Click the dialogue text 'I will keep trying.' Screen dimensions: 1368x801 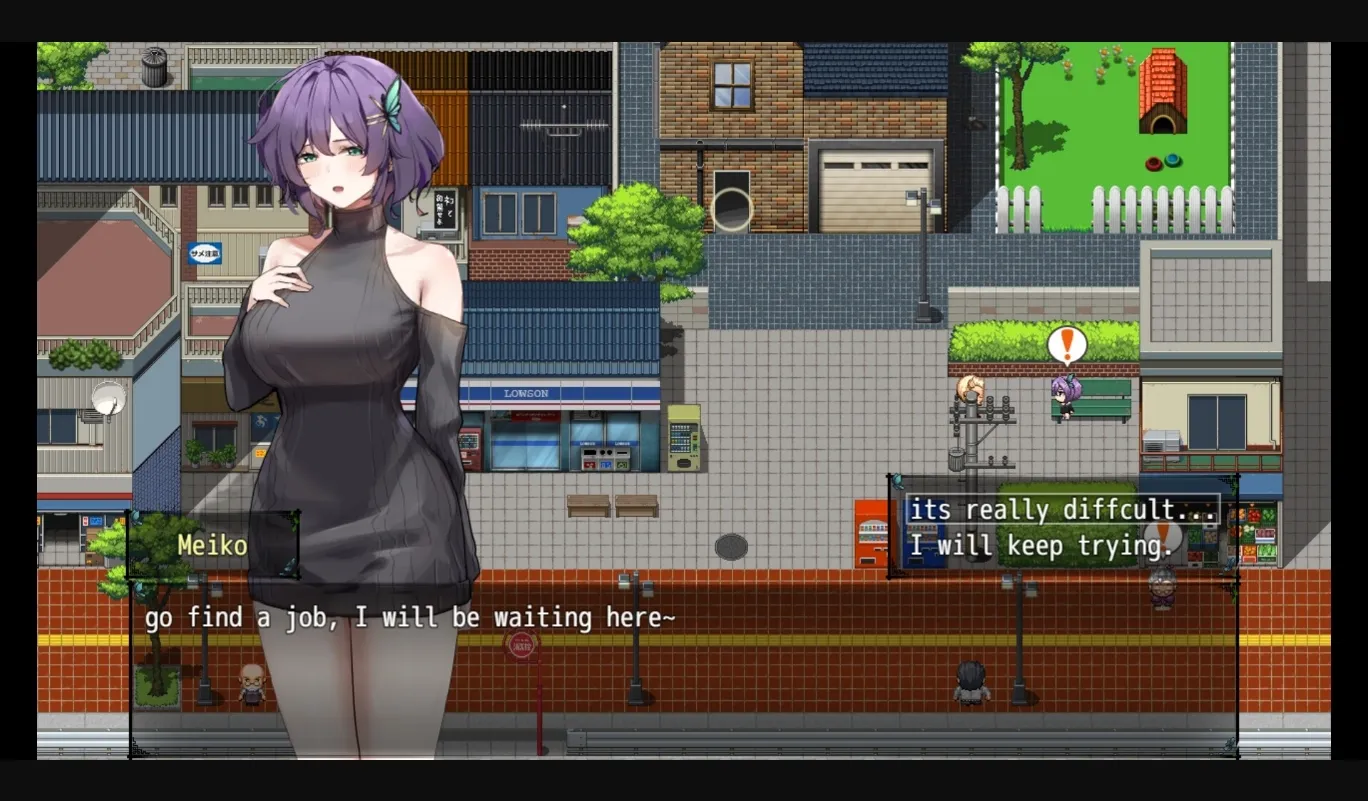click(1037, 545)
